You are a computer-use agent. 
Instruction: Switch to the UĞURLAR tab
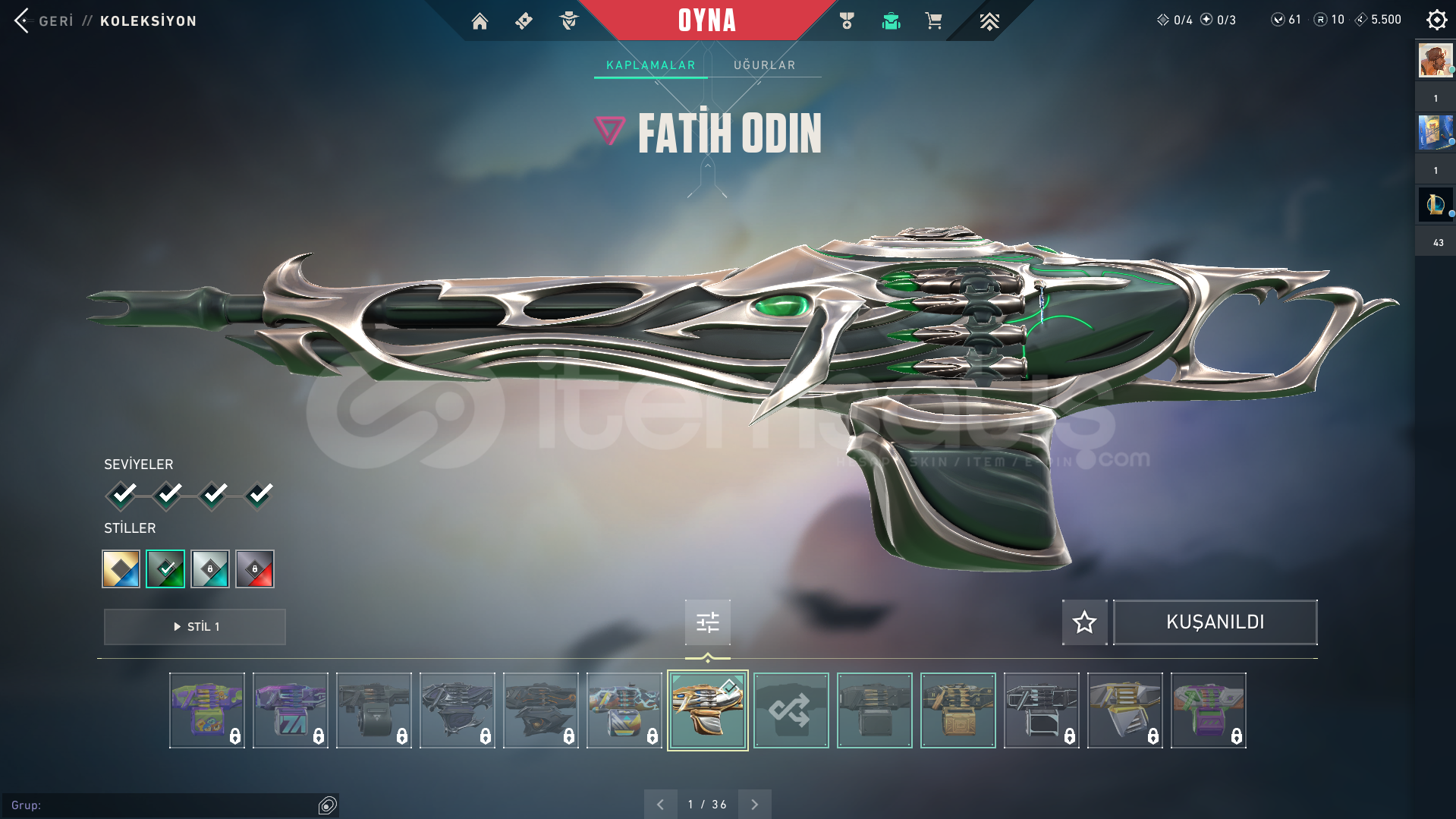[x=764, y=65]
